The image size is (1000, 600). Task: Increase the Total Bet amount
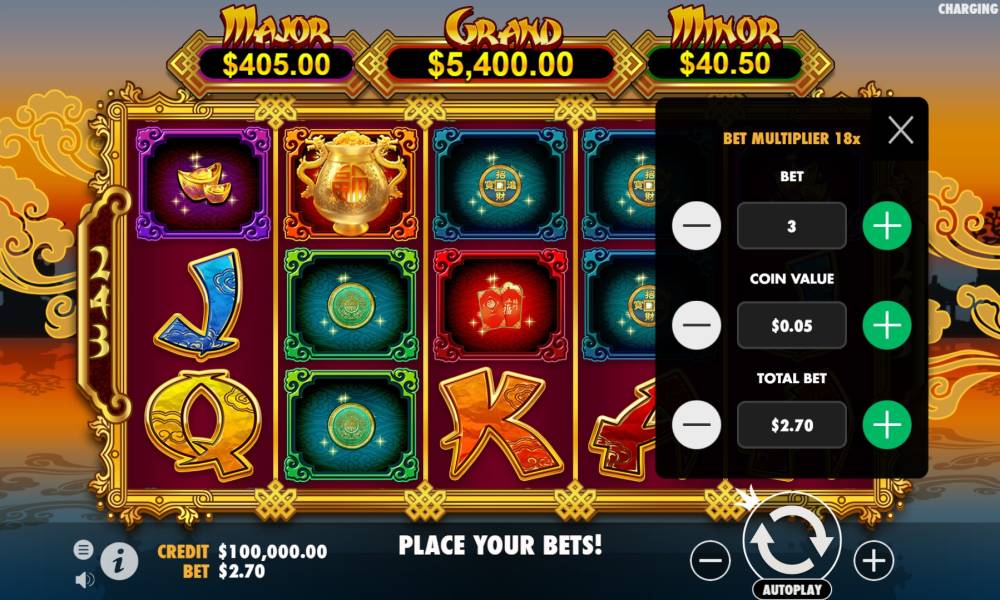(x=887, y=425)
